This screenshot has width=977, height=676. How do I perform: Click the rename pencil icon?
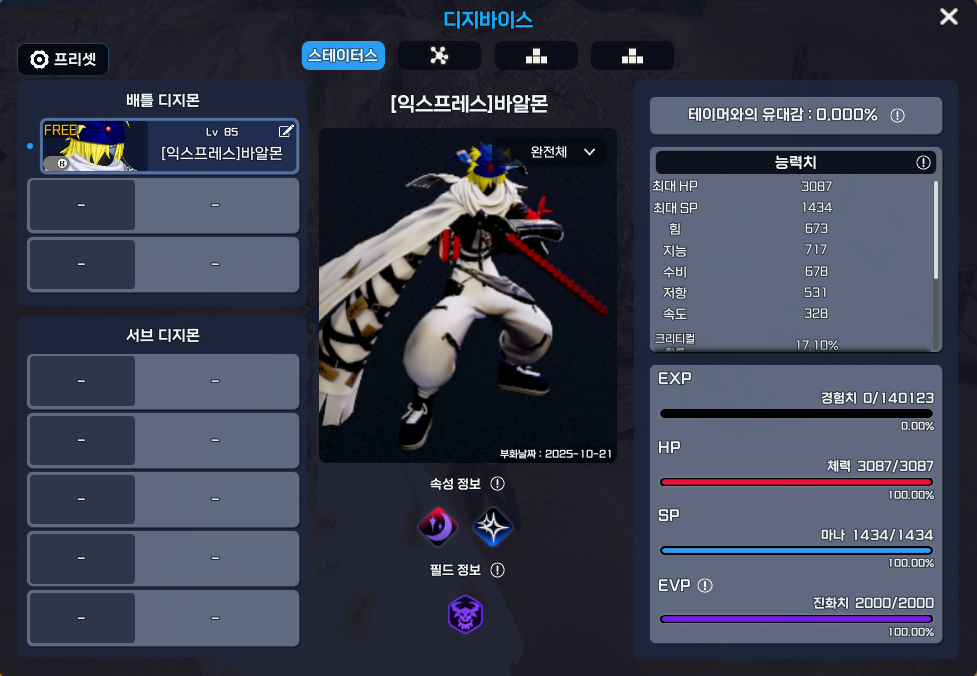pyautogui.click(x=286, y=131)
